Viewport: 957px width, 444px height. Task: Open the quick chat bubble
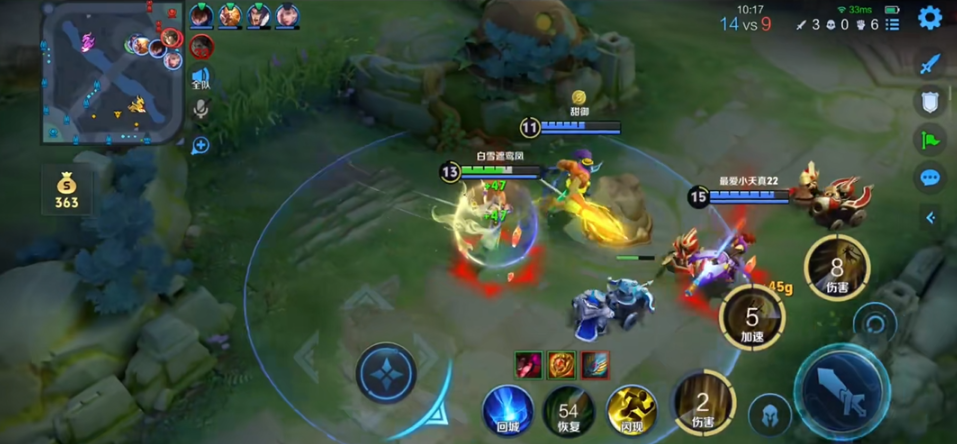(x=930, y=178)
